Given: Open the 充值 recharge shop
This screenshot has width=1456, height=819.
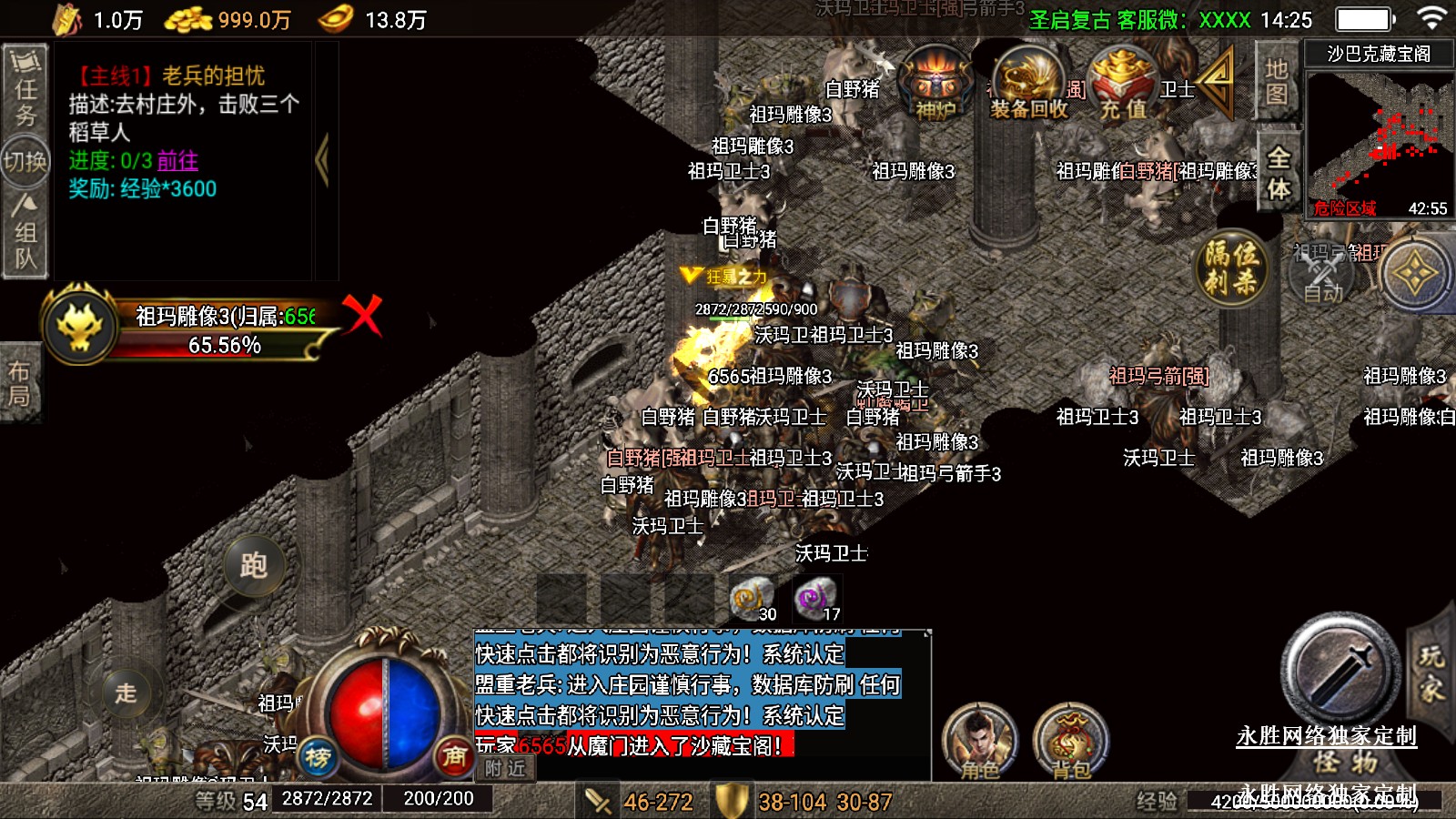Looking at the screenshot, I should pos(1123,85).
